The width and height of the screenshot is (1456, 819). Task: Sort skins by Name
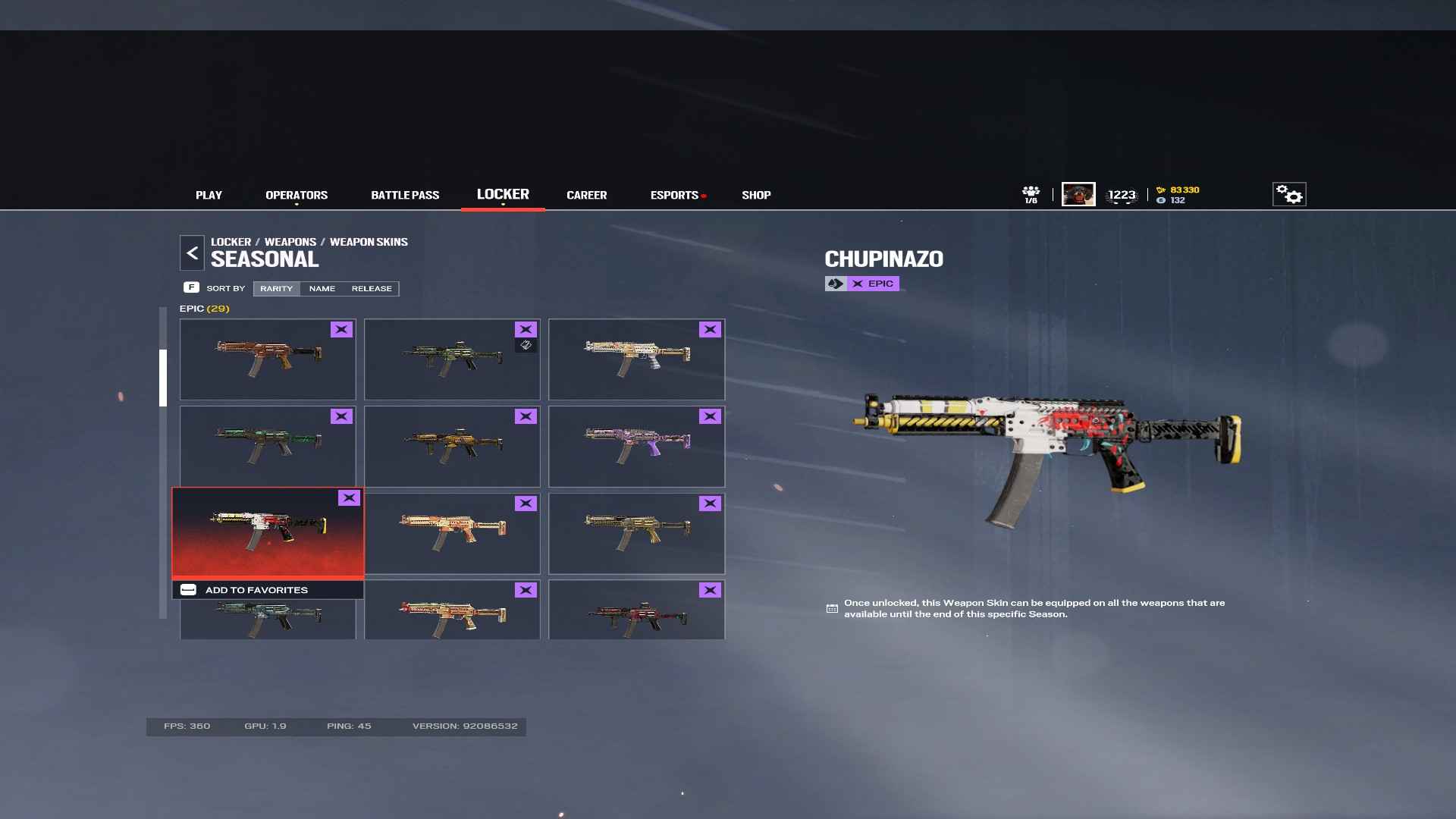(322, 289)
